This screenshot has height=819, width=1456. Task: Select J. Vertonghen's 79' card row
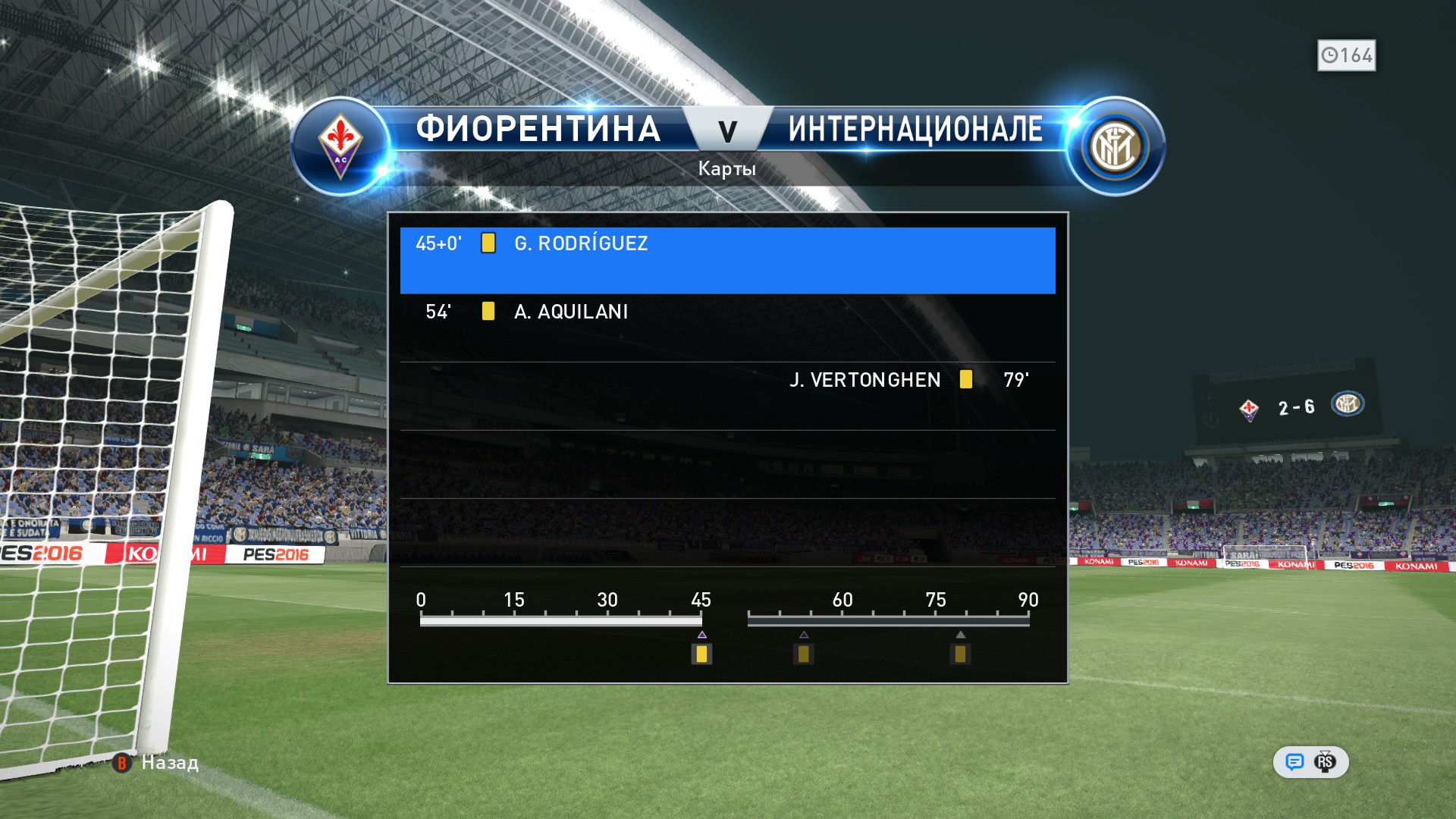(726, 396)
